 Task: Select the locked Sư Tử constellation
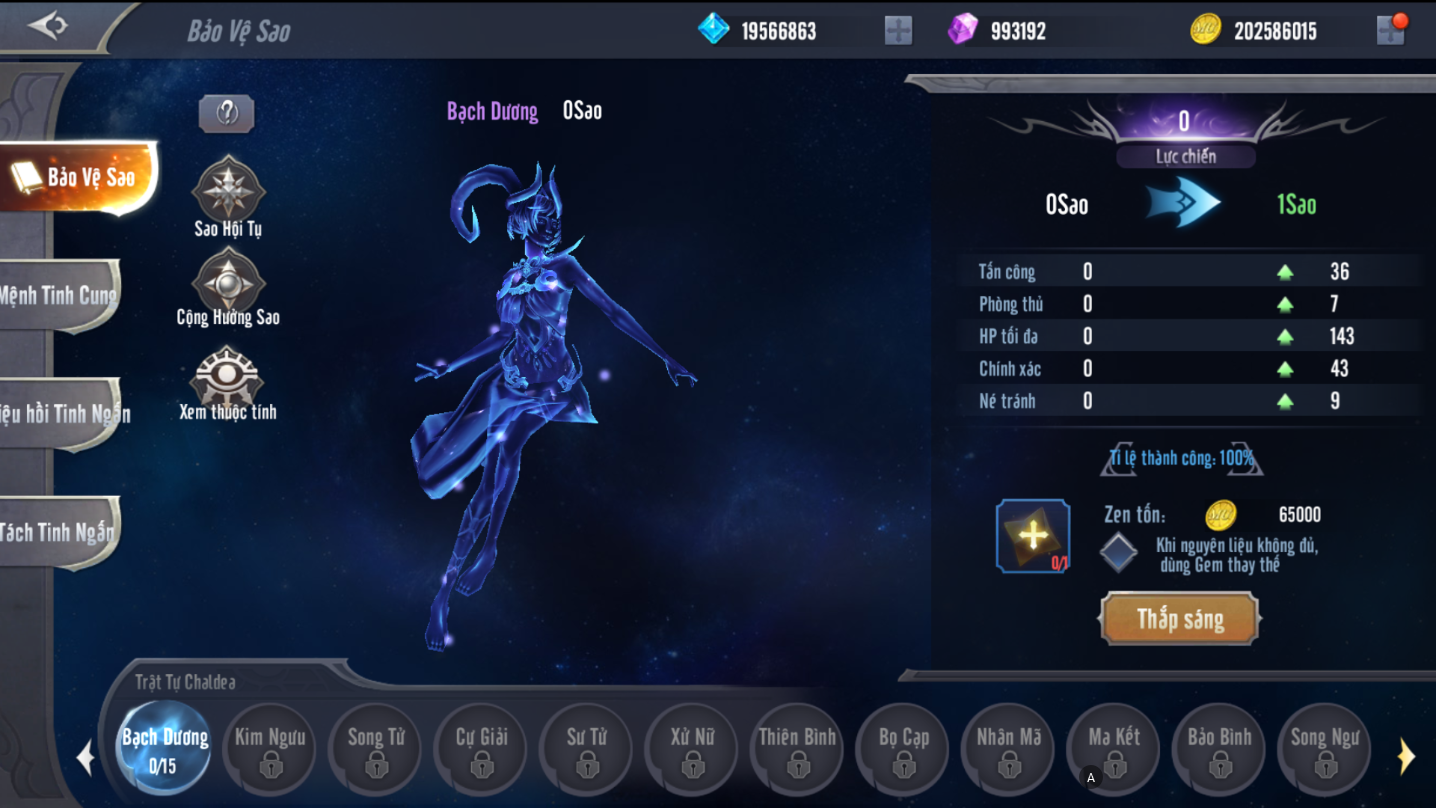click(x=587, y=749)
